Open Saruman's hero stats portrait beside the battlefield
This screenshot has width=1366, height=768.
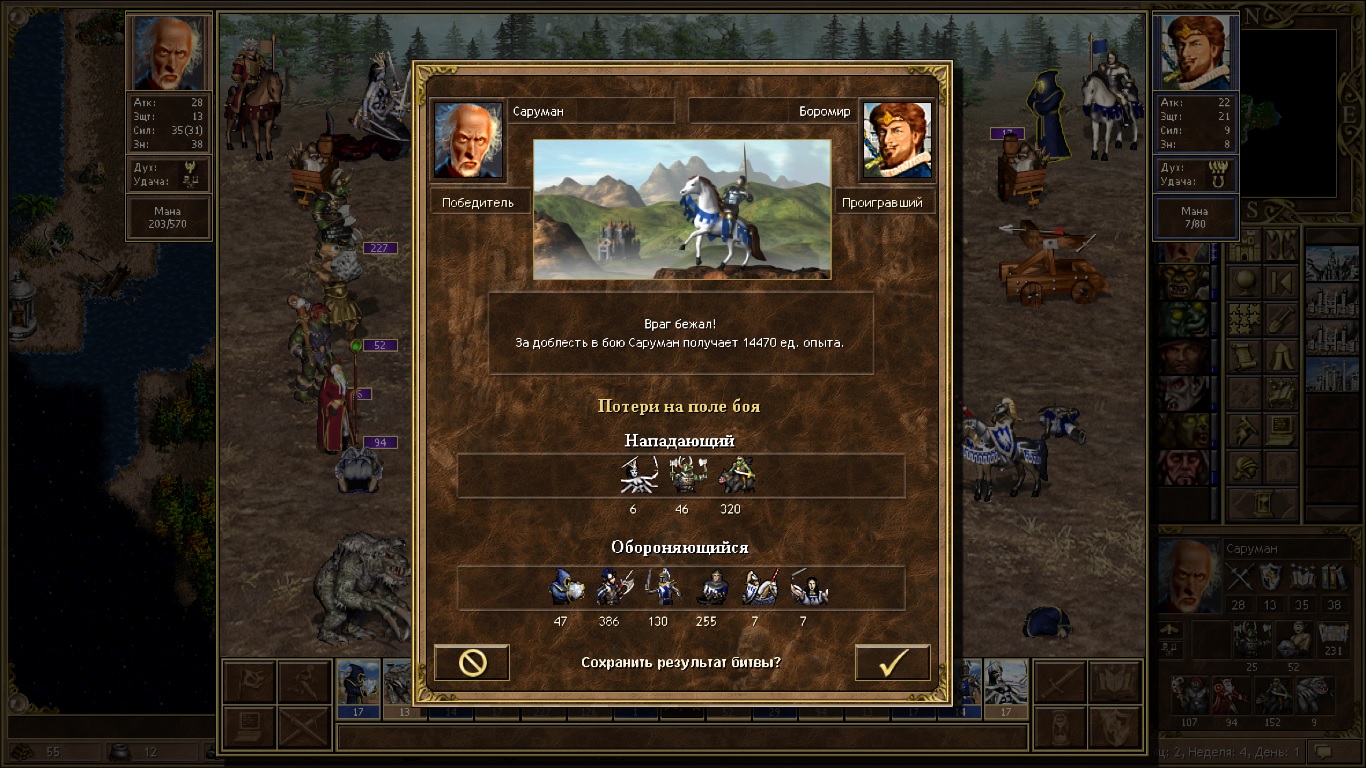pyautogui.click(x=169, y=53)
